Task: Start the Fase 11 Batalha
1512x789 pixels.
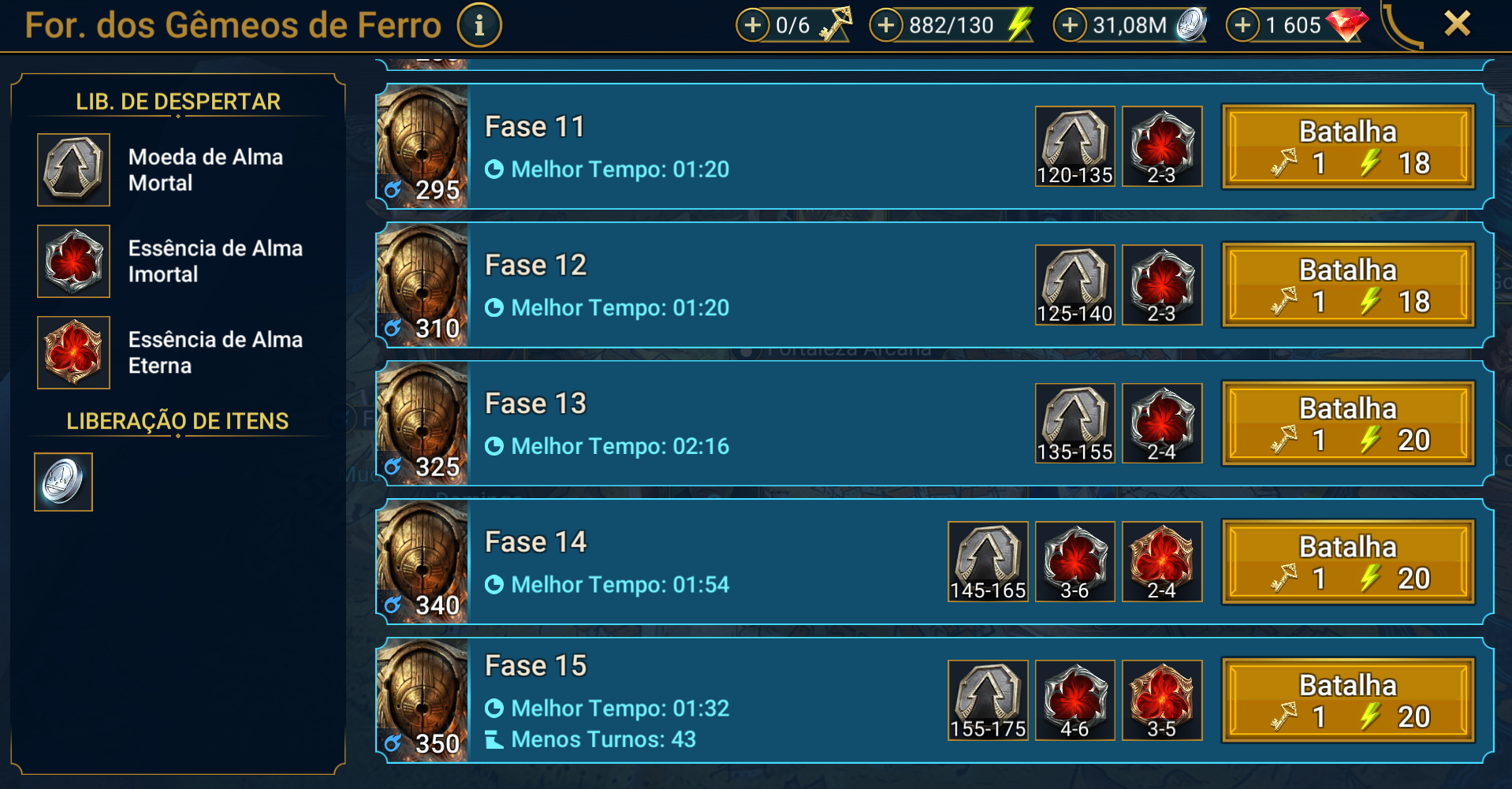Action: tap(1347, 147)
